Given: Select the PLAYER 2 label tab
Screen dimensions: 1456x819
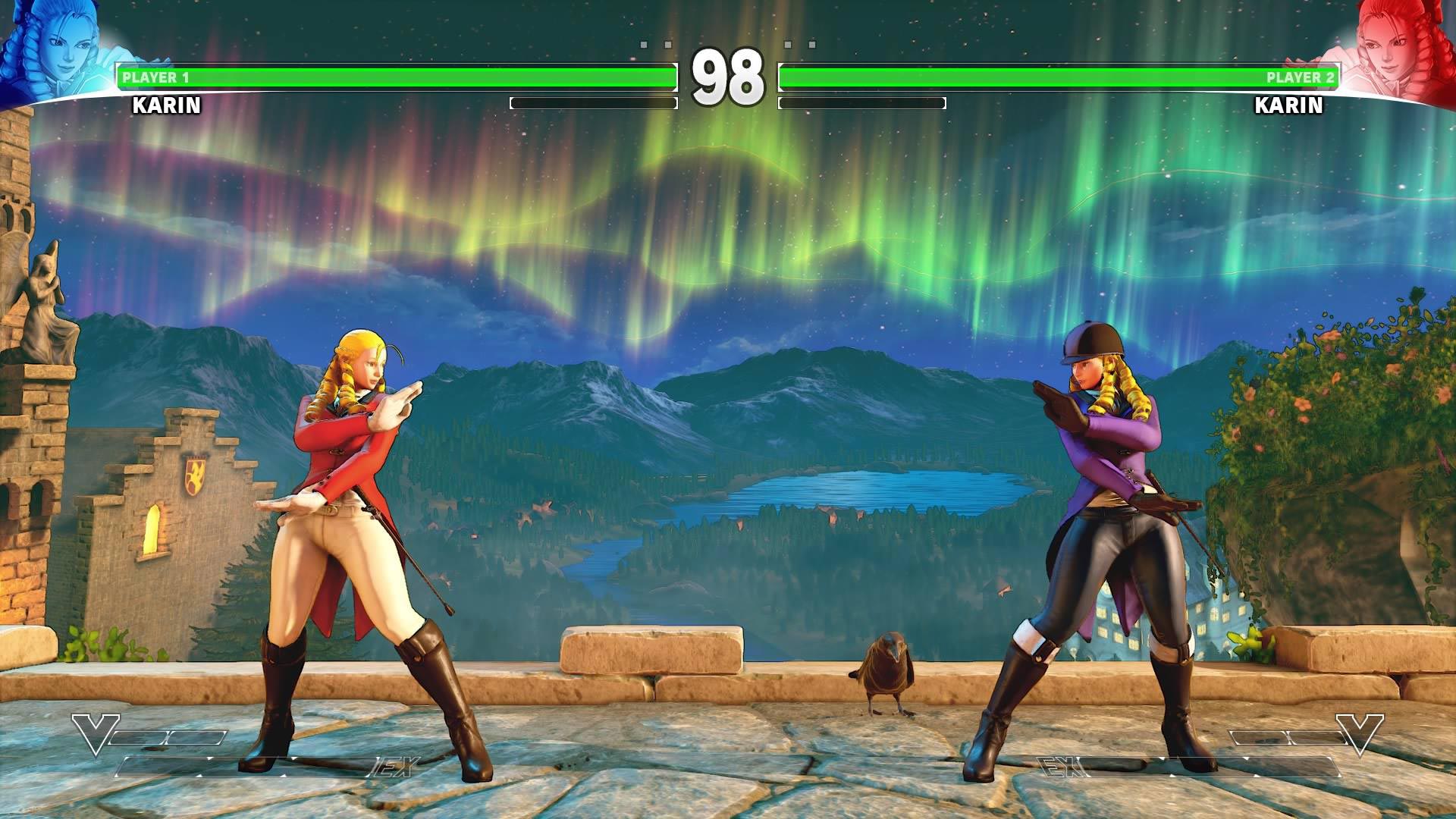Looking at the screenshot, I should pyautogui.click(x=1300, y=76).
